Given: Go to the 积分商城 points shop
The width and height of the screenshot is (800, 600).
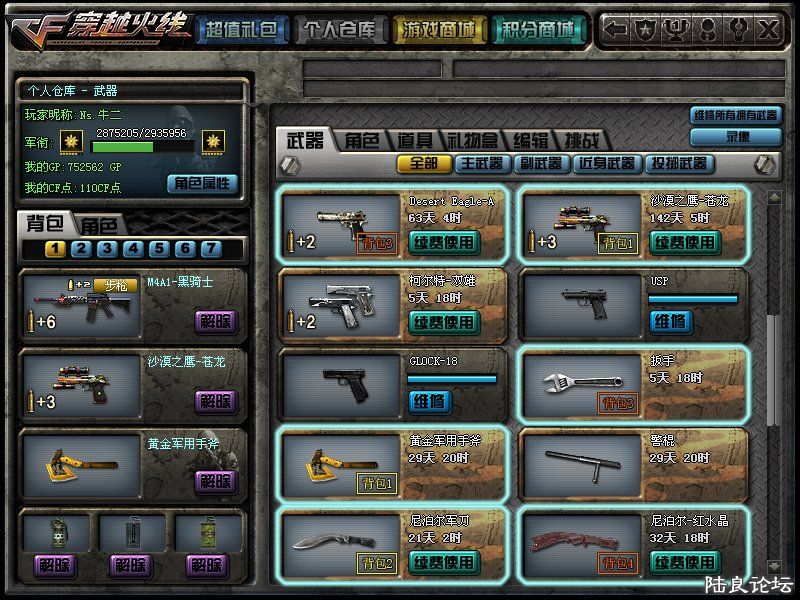Looking at the screenshot, I should click(x=539, y=30).
